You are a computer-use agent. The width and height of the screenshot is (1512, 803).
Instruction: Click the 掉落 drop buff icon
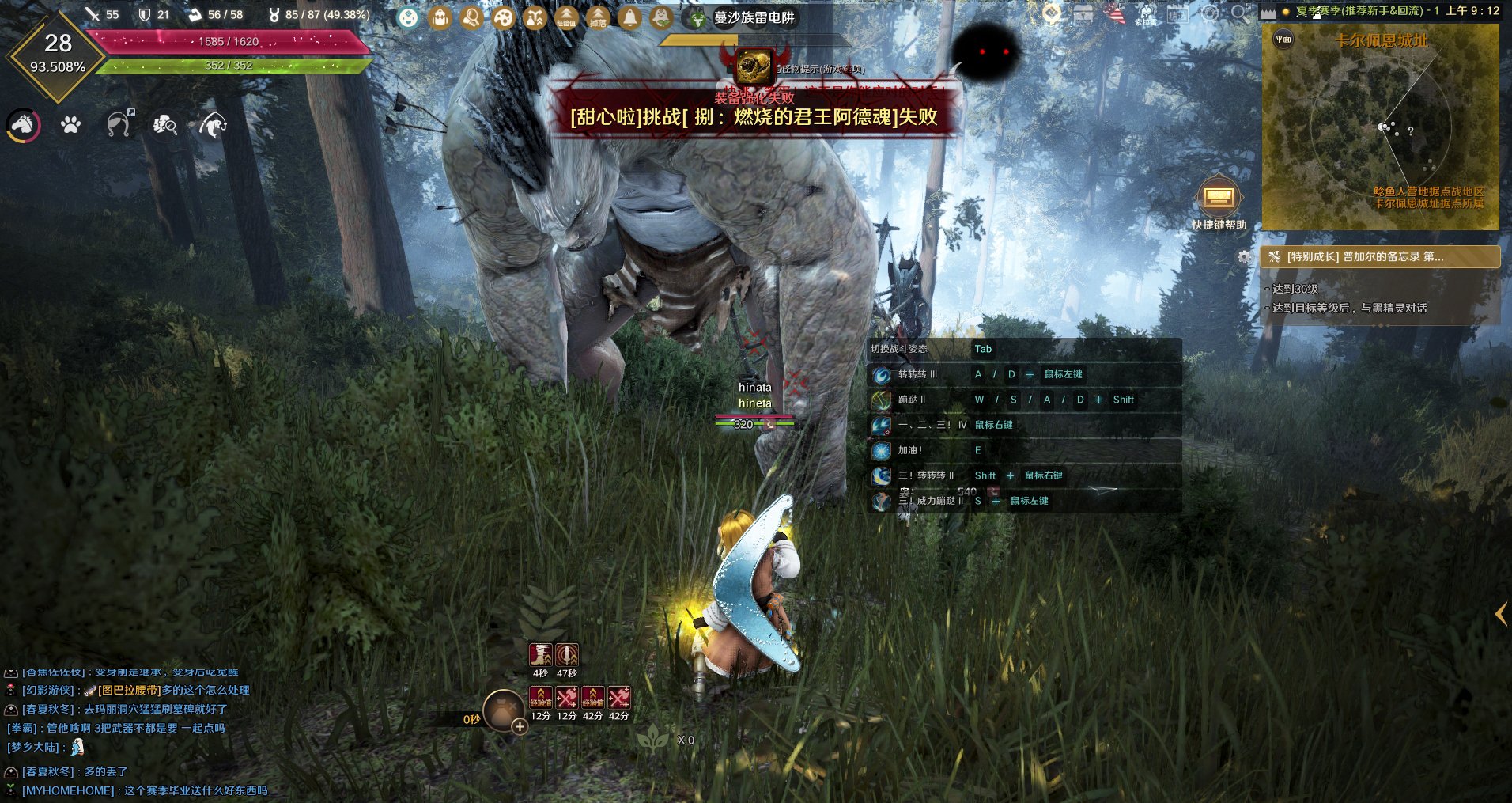598,17
